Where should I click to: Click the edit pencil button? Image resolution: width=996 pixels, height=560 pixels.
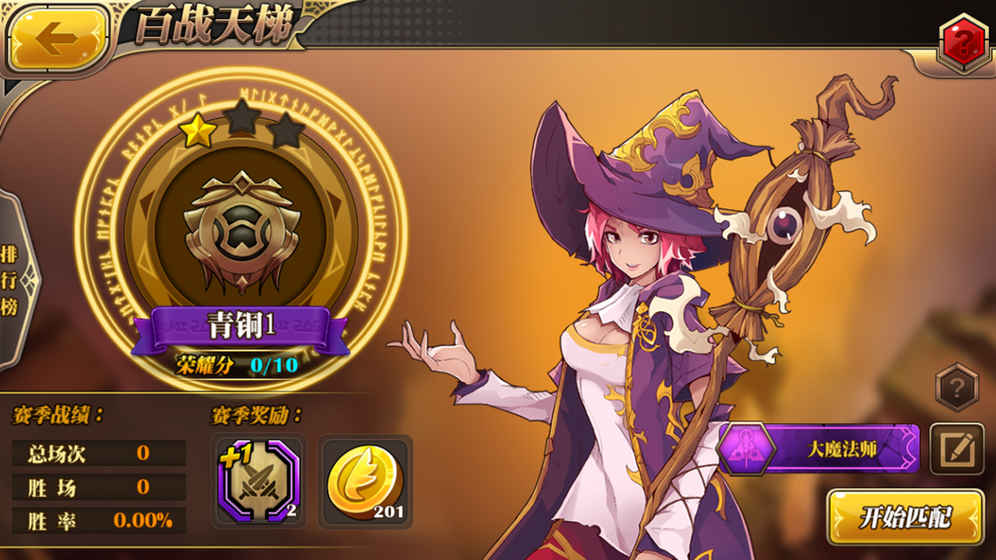[x=957, y=449]
